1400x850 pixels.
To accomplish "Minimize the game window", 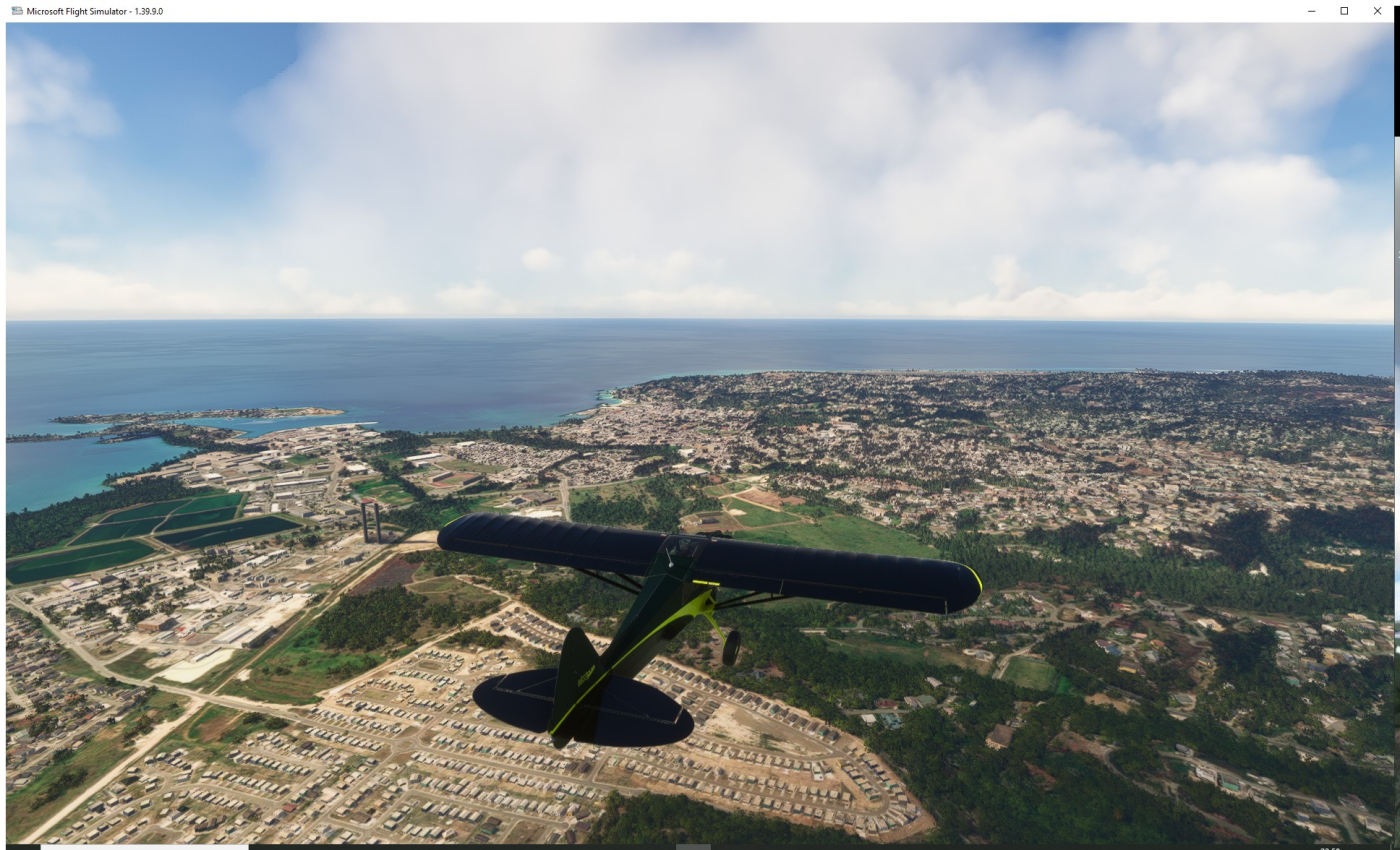I will [1312, 11].
